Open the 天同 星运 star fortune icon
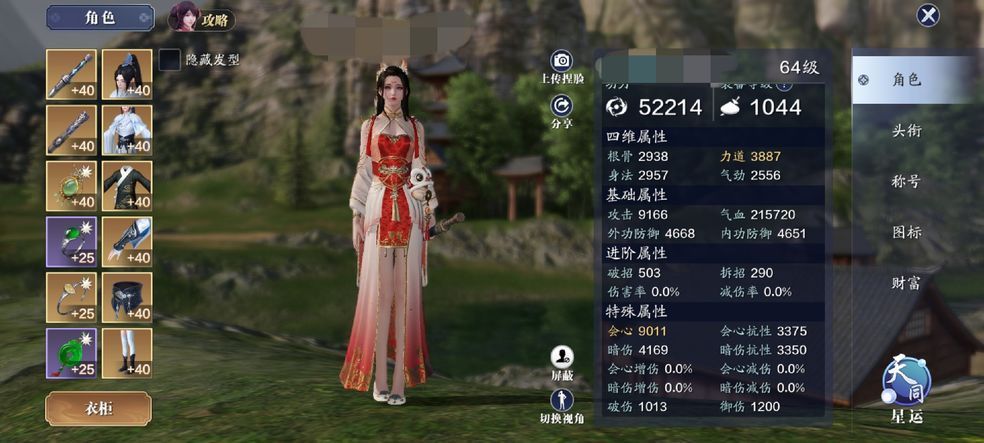The image size is (984, 443). 906,385
